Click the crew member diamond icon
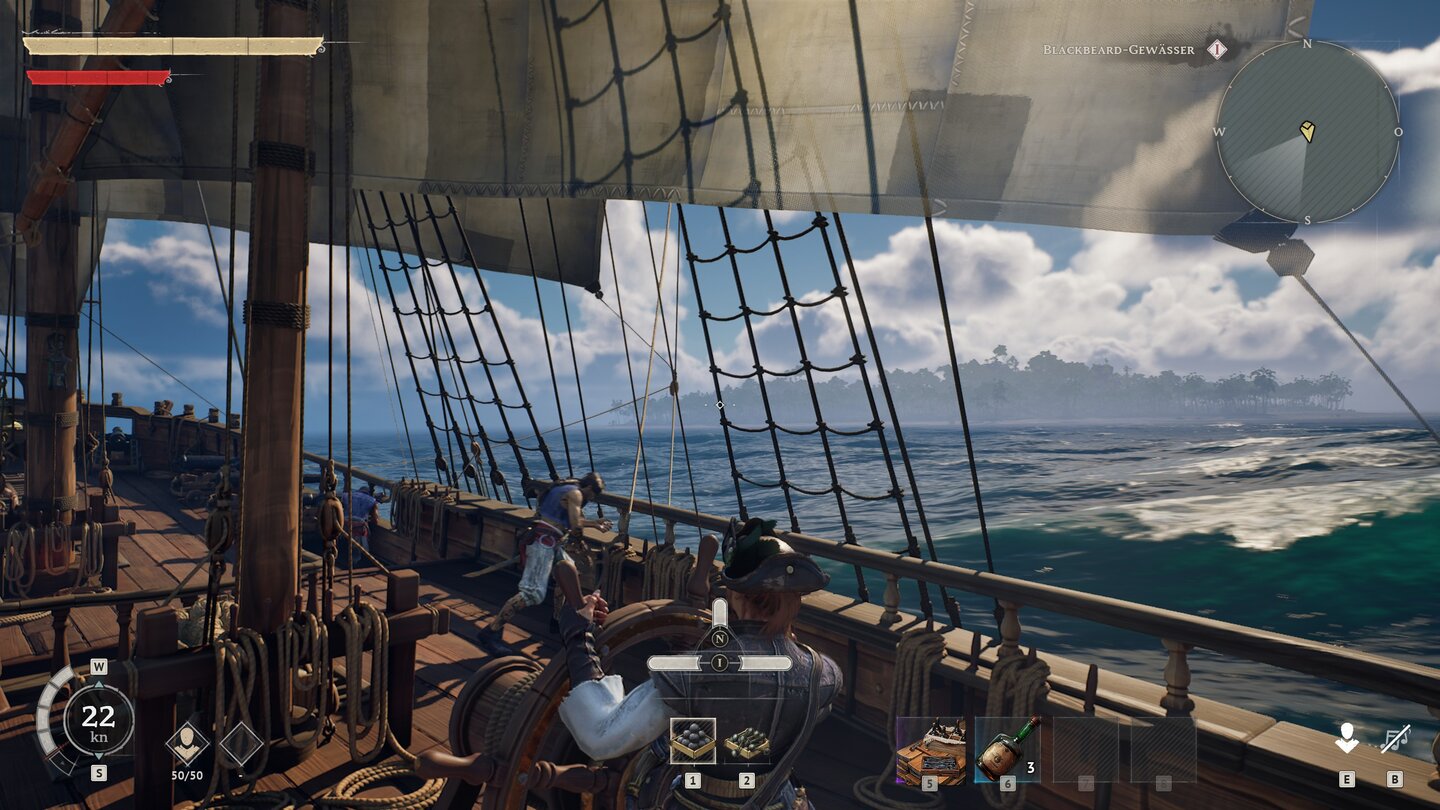 187,743
